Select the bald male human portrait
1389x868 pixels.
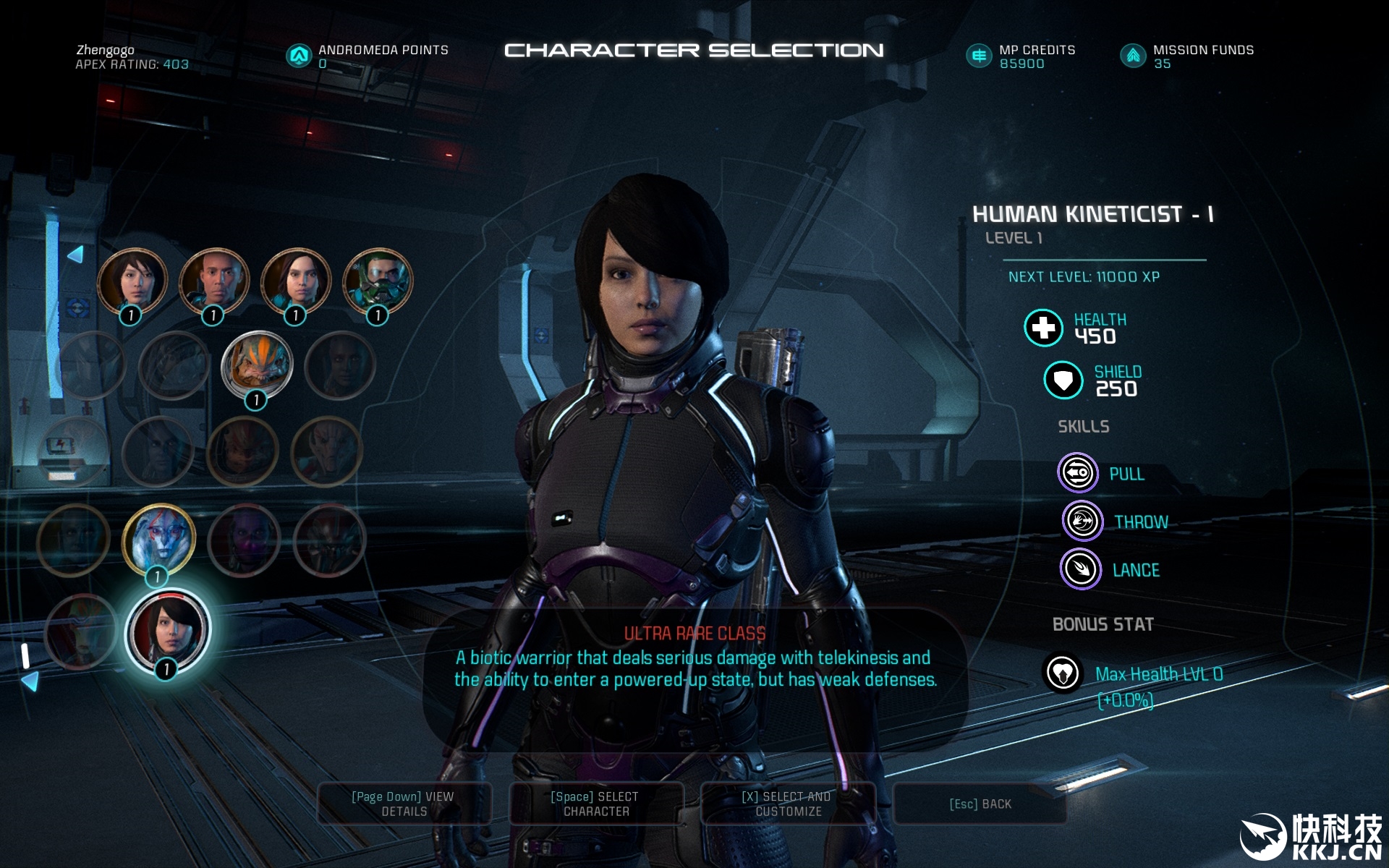coord(214,282)
